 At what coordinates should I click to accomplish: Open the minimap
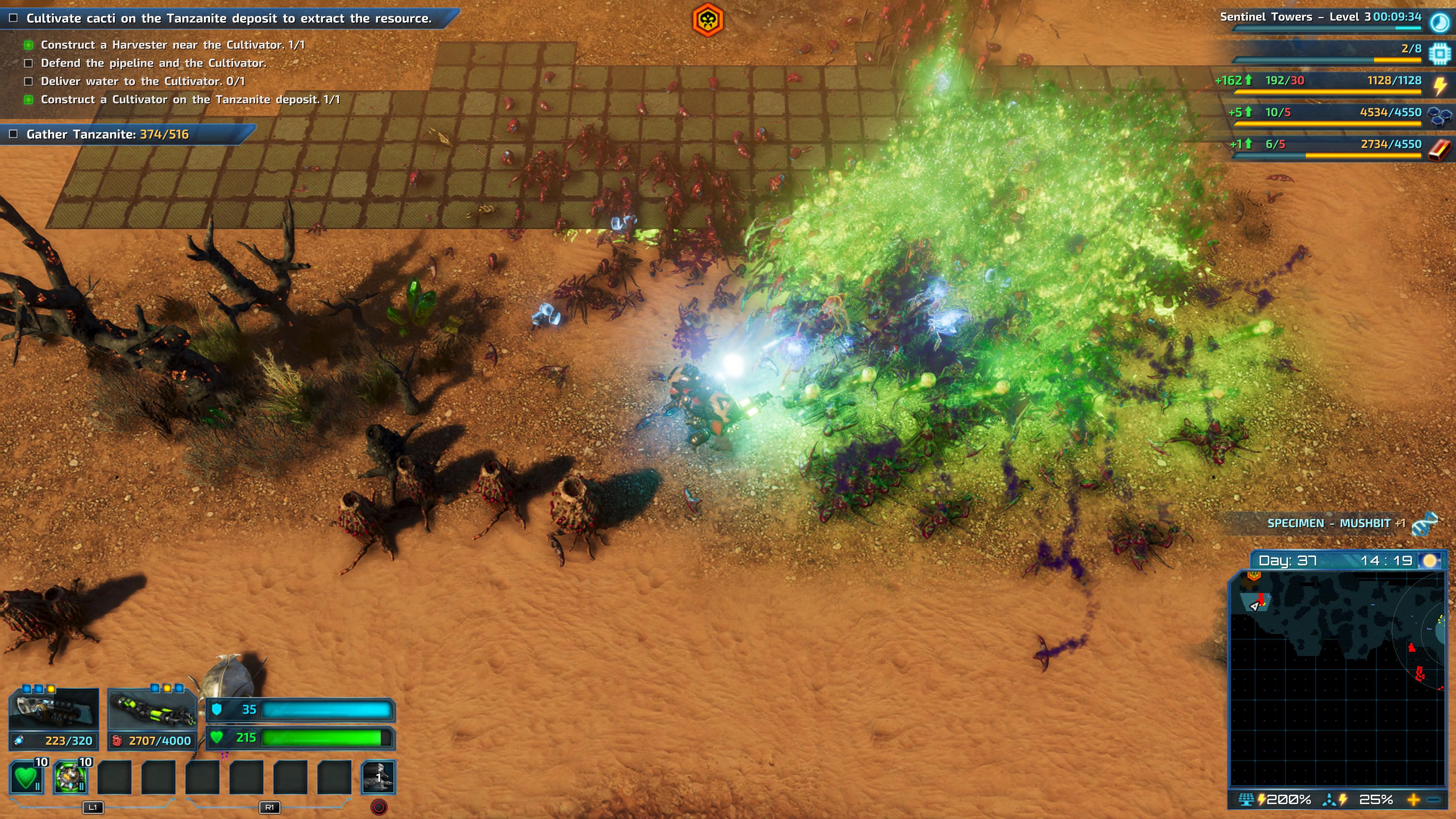(x=1337, y=678)
